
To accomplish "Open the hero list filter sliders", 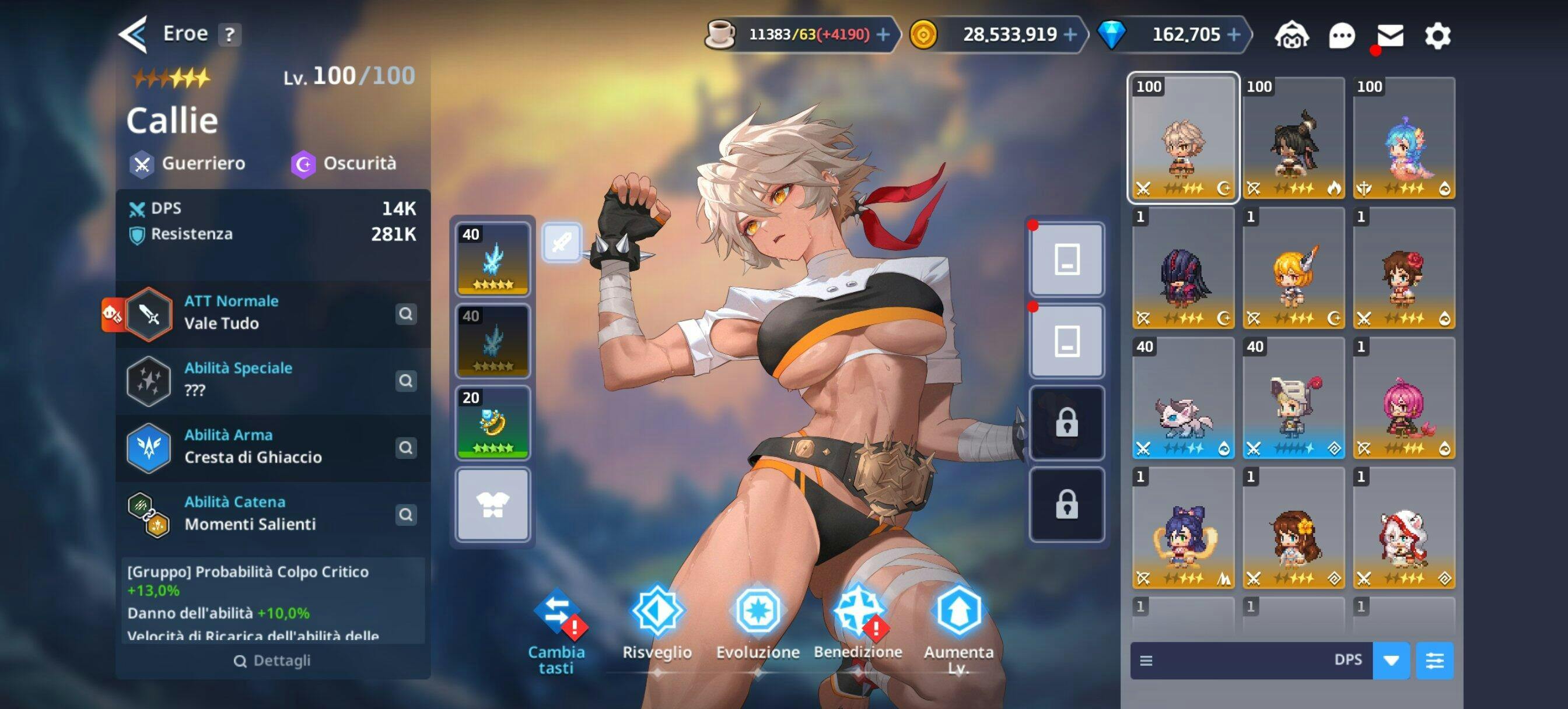I will (x=1434, y=660).
